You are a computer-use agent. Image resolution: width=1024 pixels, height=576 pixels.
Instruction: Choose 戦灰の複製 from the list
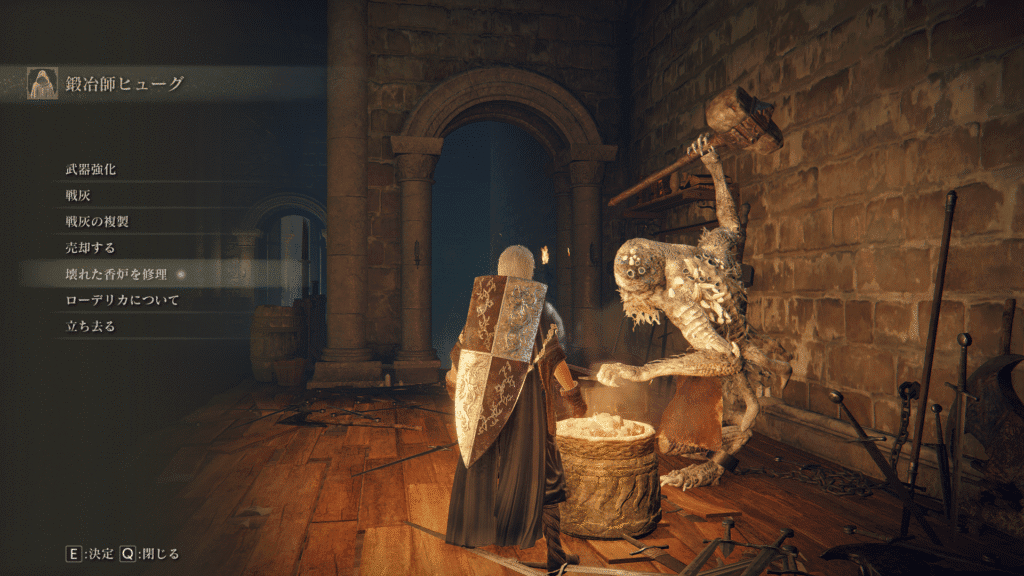[98, 222]
